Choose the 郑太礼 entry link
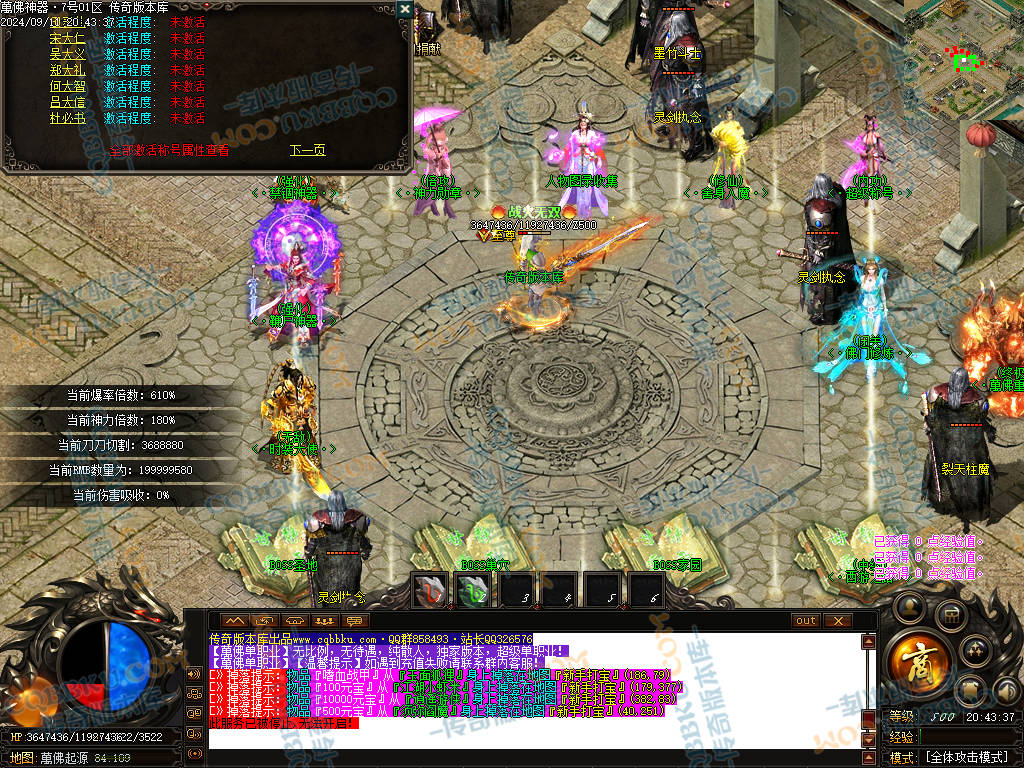 point(67,70)
